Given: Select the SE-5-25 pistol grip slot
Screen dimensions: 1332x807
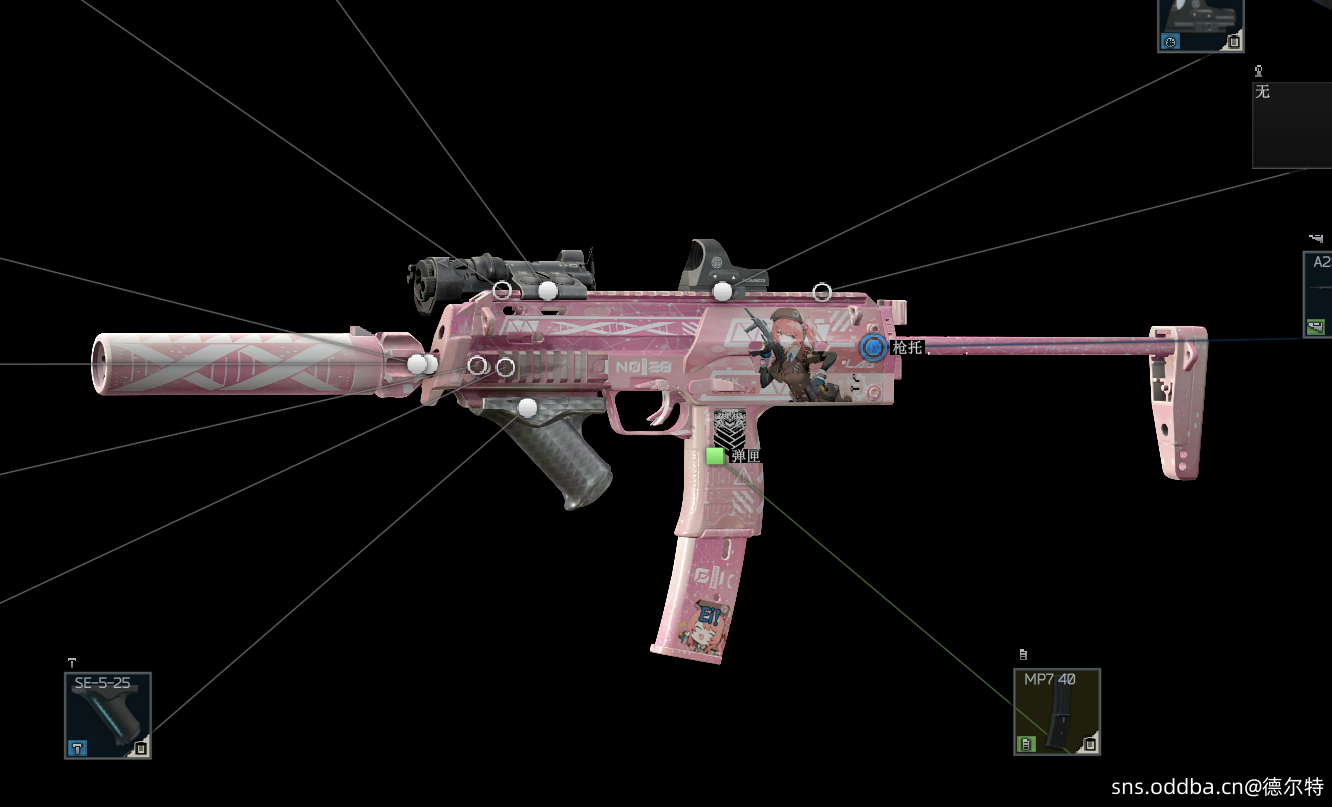Looking at the screenshot, I should click(108, 715).
